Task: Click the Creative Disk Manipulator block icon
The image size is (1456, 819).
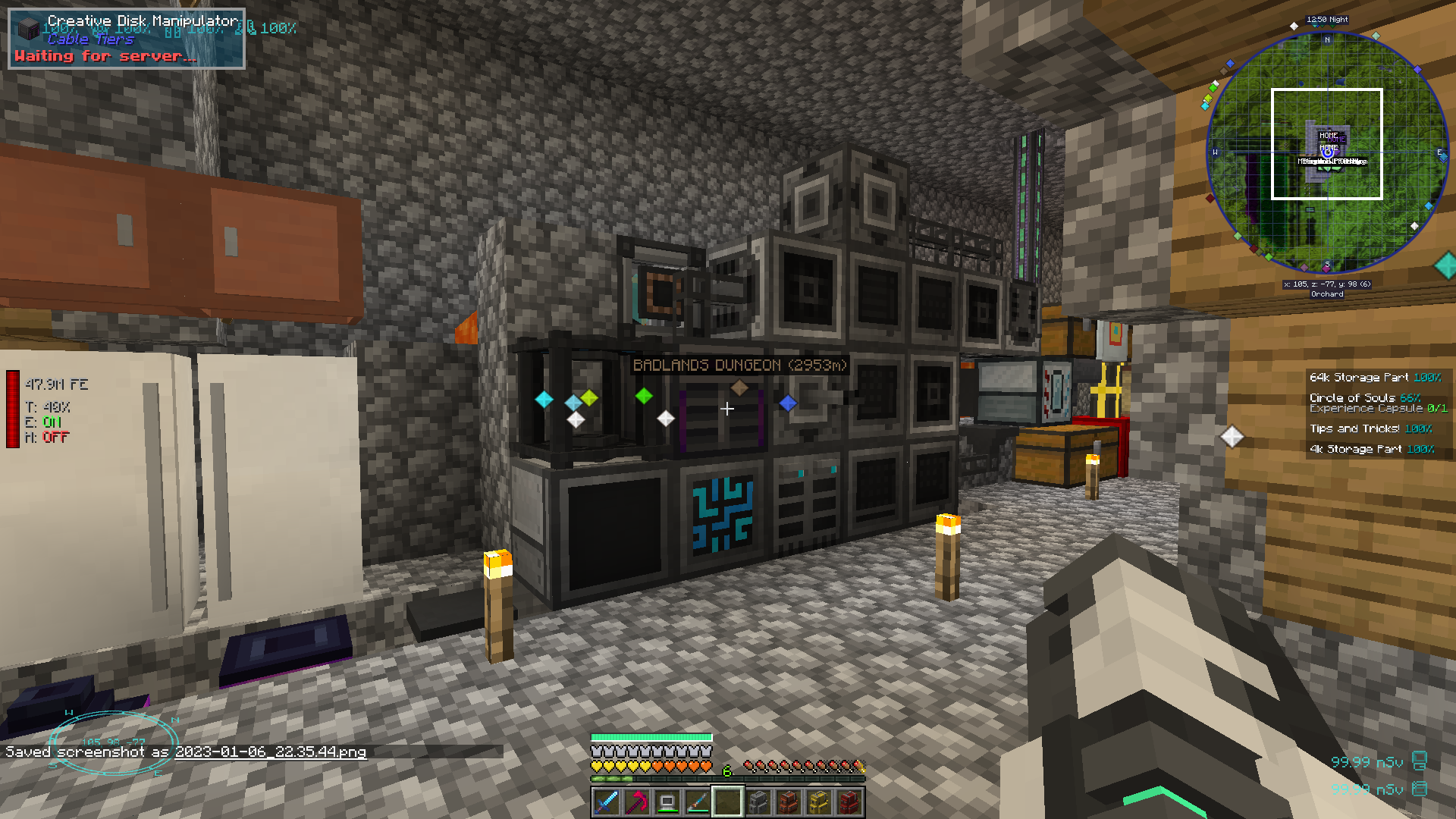Action: tap(27, 30)
